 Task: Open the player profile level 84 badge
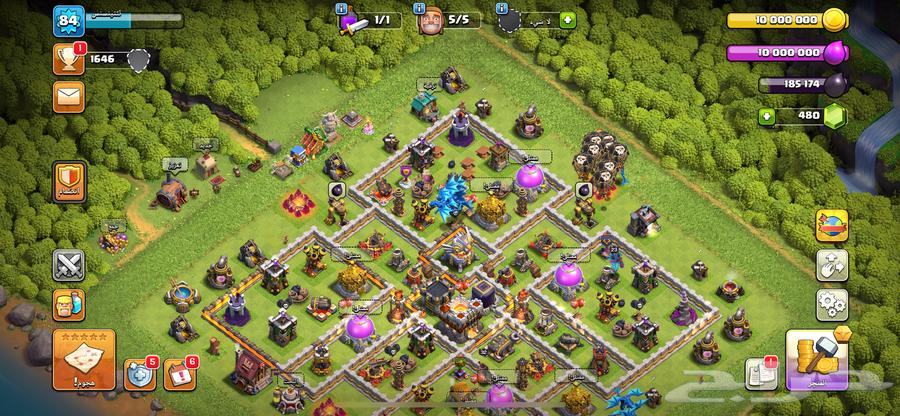pos(69,20)
